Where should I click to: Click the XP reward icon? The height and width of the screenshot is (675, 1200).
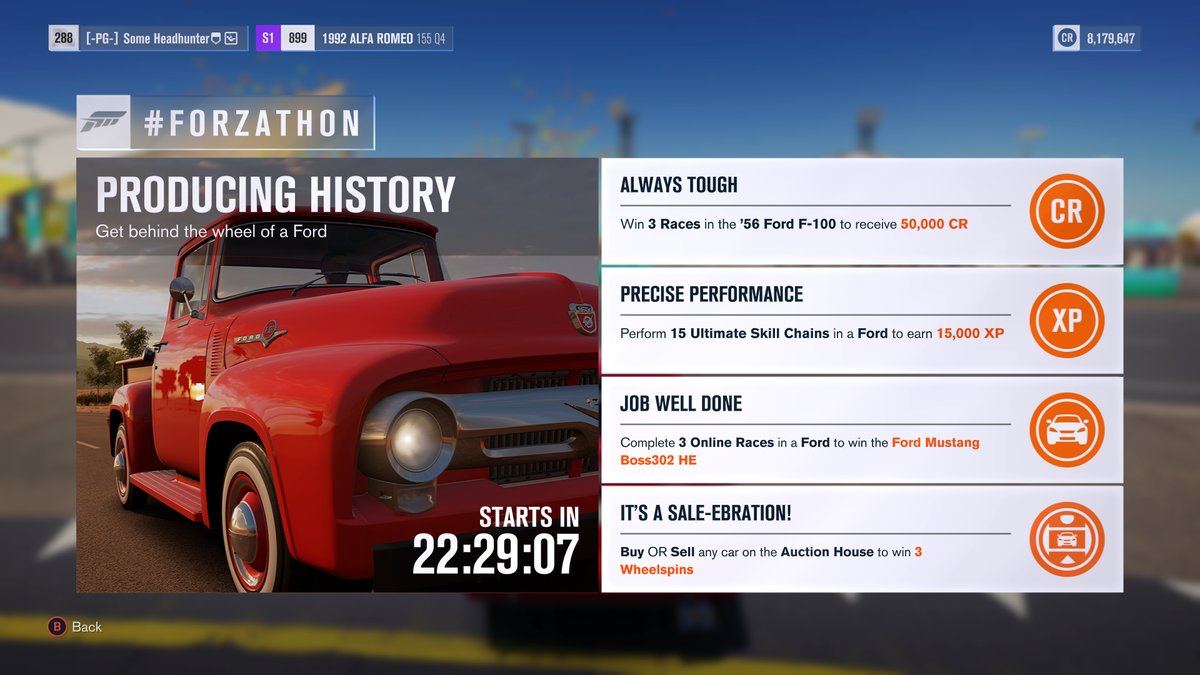point(1066,321)
